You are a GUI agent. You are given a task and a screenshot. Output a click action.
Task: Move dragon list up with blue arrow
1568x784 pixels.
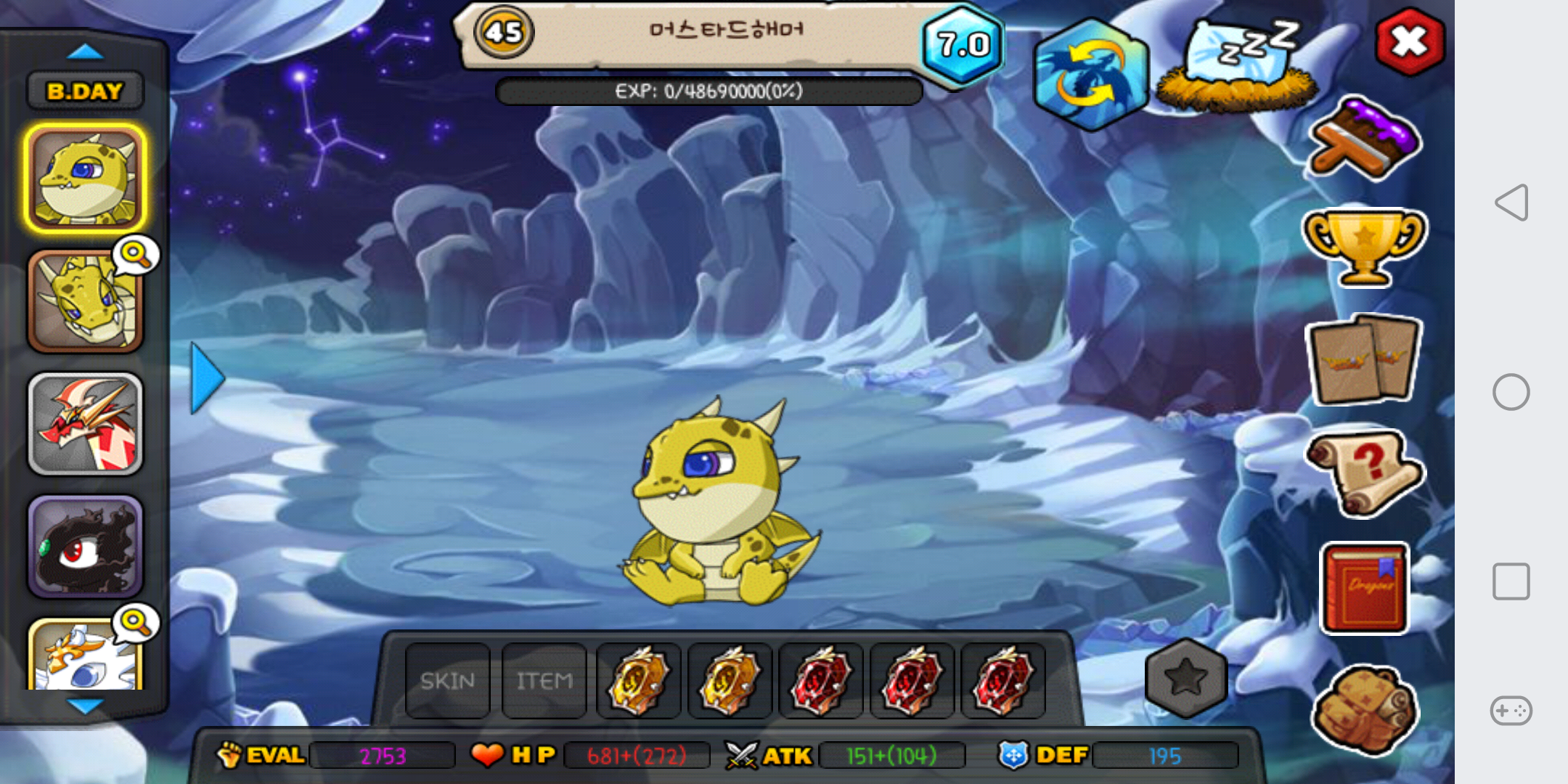(85, 52)
